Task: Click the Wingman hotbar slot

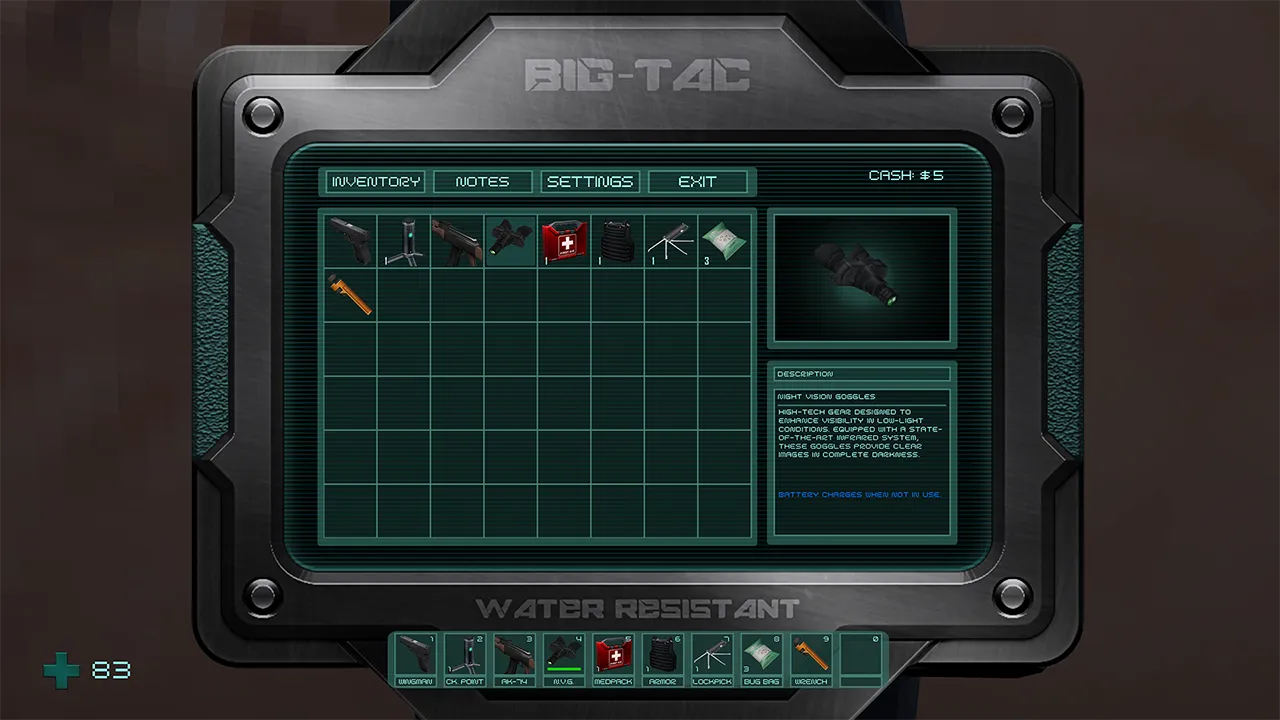Action: (x=415, y=658)
